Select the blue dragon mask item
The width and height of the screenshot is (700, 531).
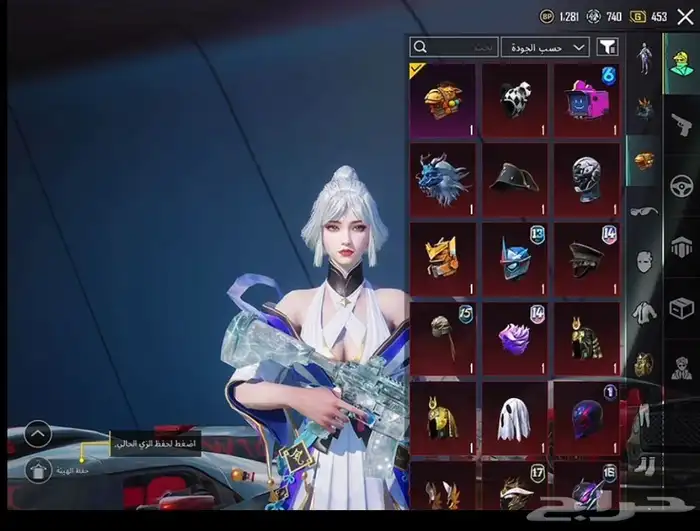[x=442, y=179]
